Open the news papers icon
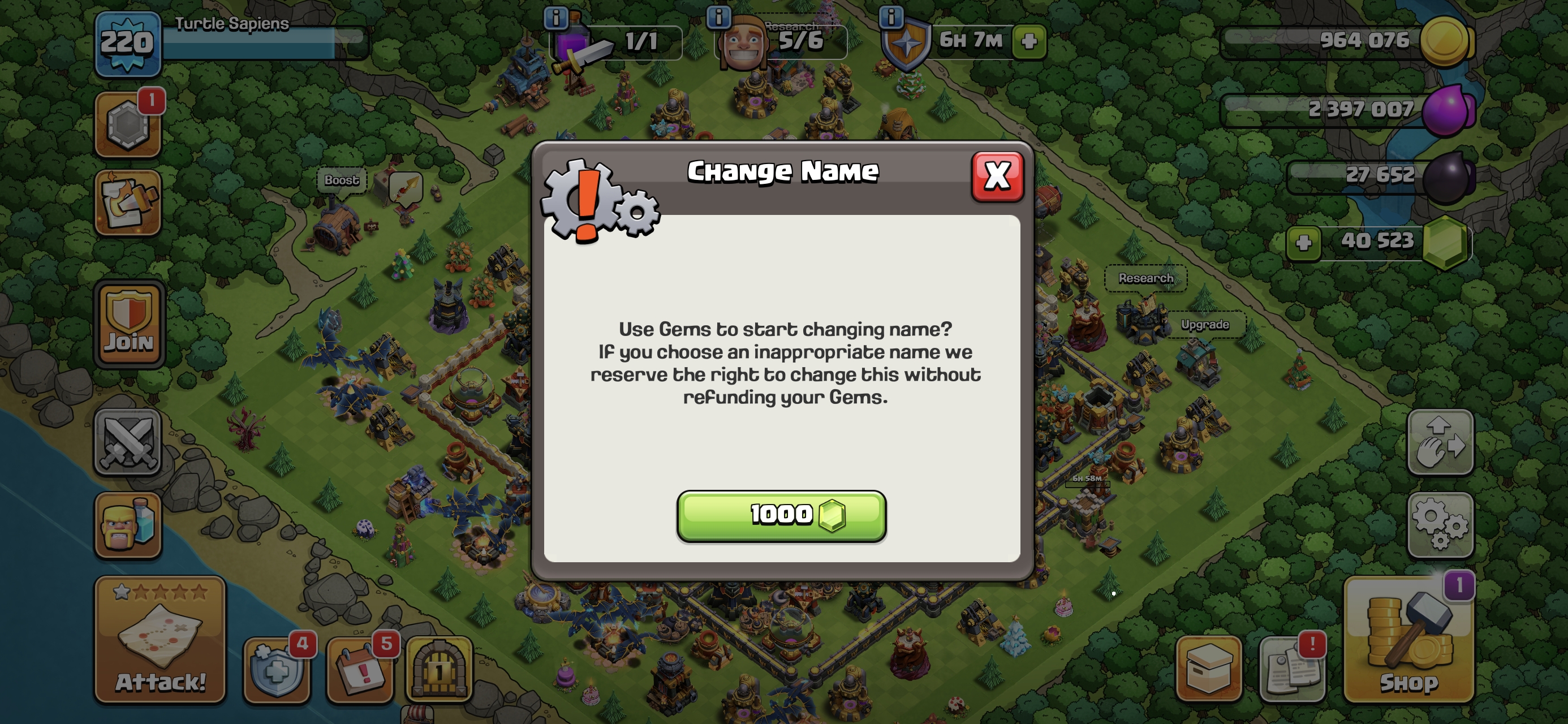This screenshot has width=1568, height=724. [x=1291, y=670]
